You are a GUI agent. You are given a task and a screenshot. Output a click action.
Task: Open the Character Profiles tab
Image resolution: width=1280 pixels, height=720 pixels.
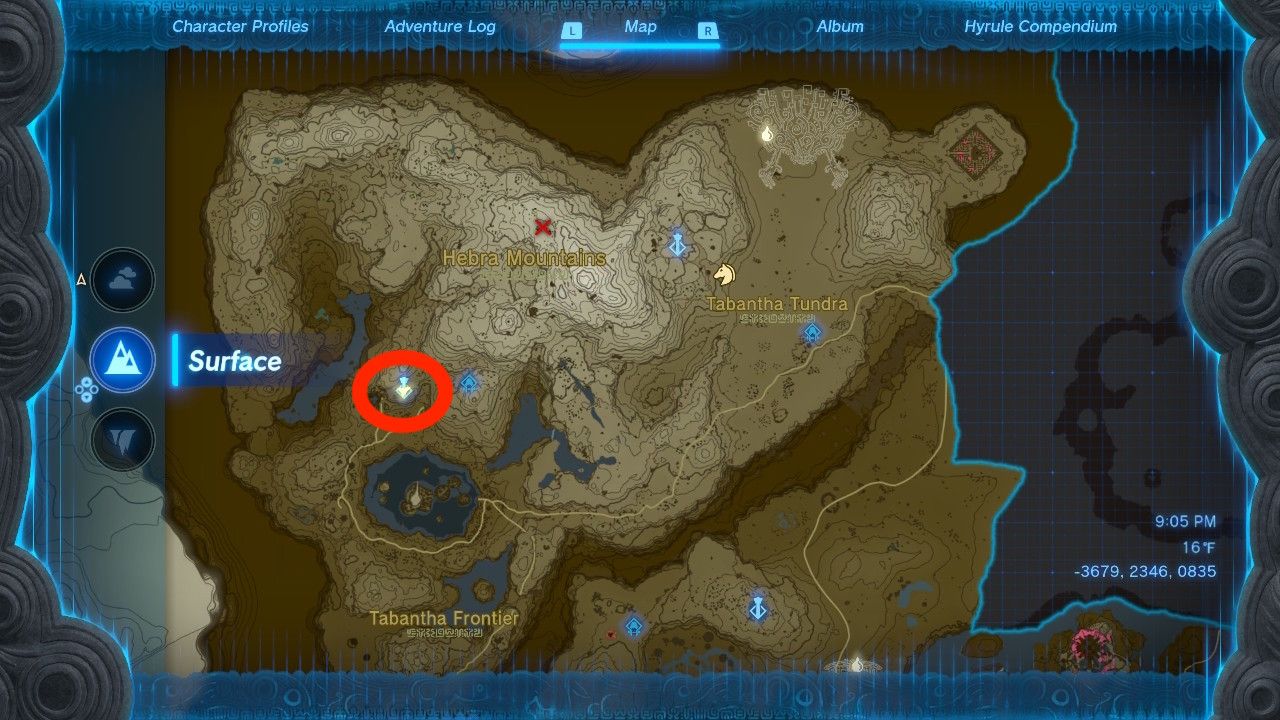(x=240, y=27)
